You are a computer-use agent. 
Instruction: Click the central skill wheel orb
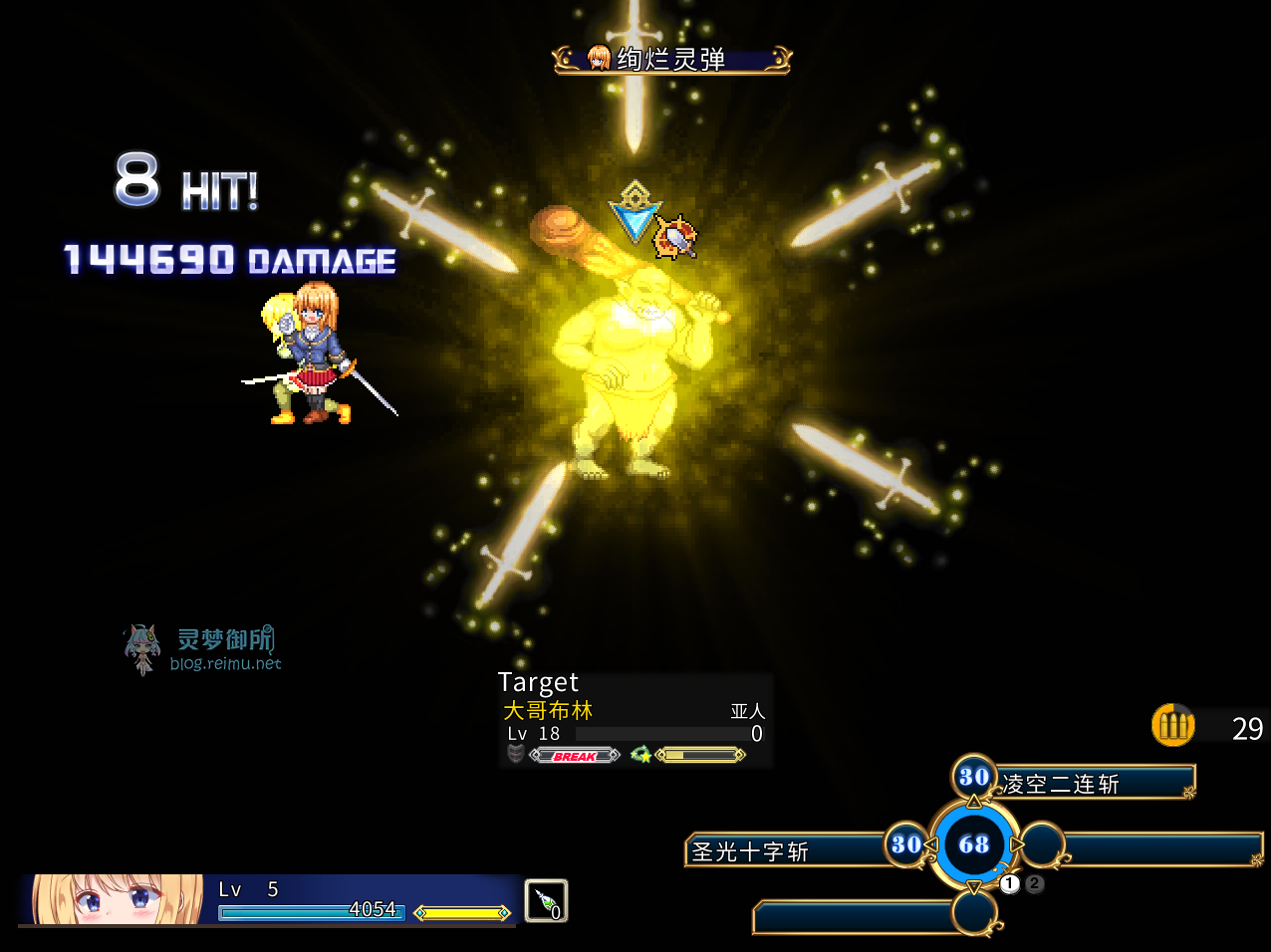point(973,844)
